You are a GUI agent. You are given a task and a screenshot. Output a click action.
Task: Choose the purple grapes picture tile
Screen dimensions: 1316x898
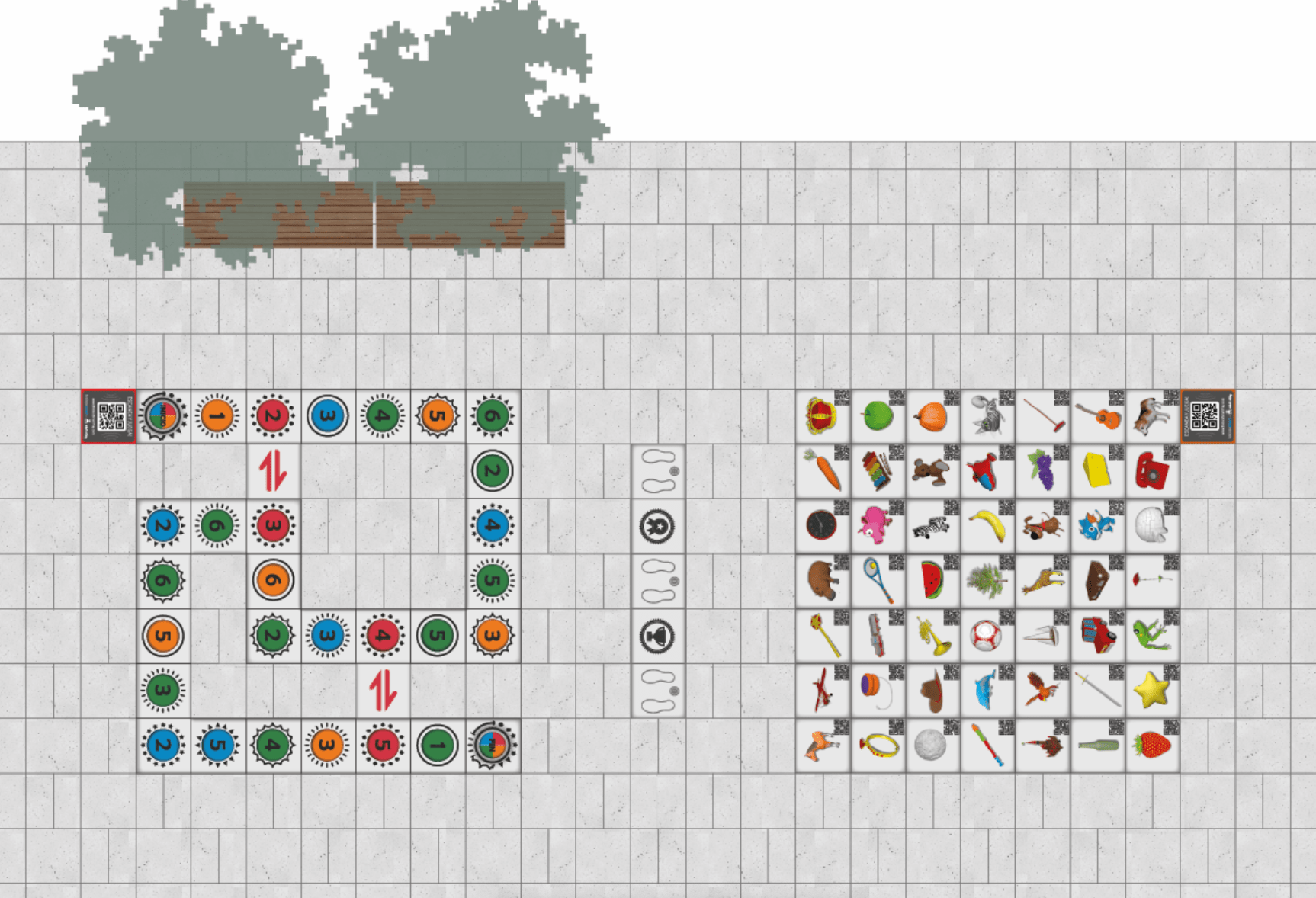click(1042, 470)
